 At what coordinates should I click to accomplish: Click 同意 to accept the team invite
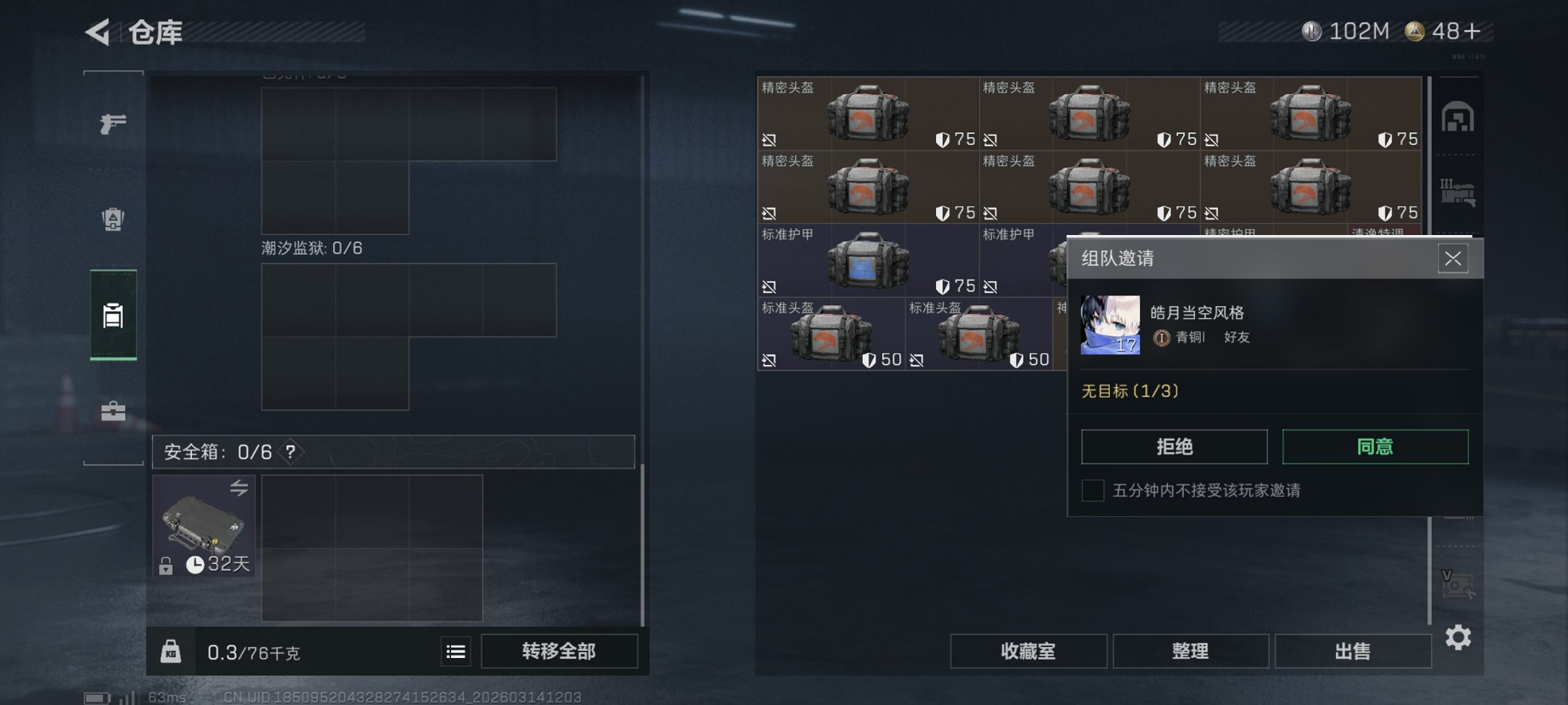click(1375, 446)
